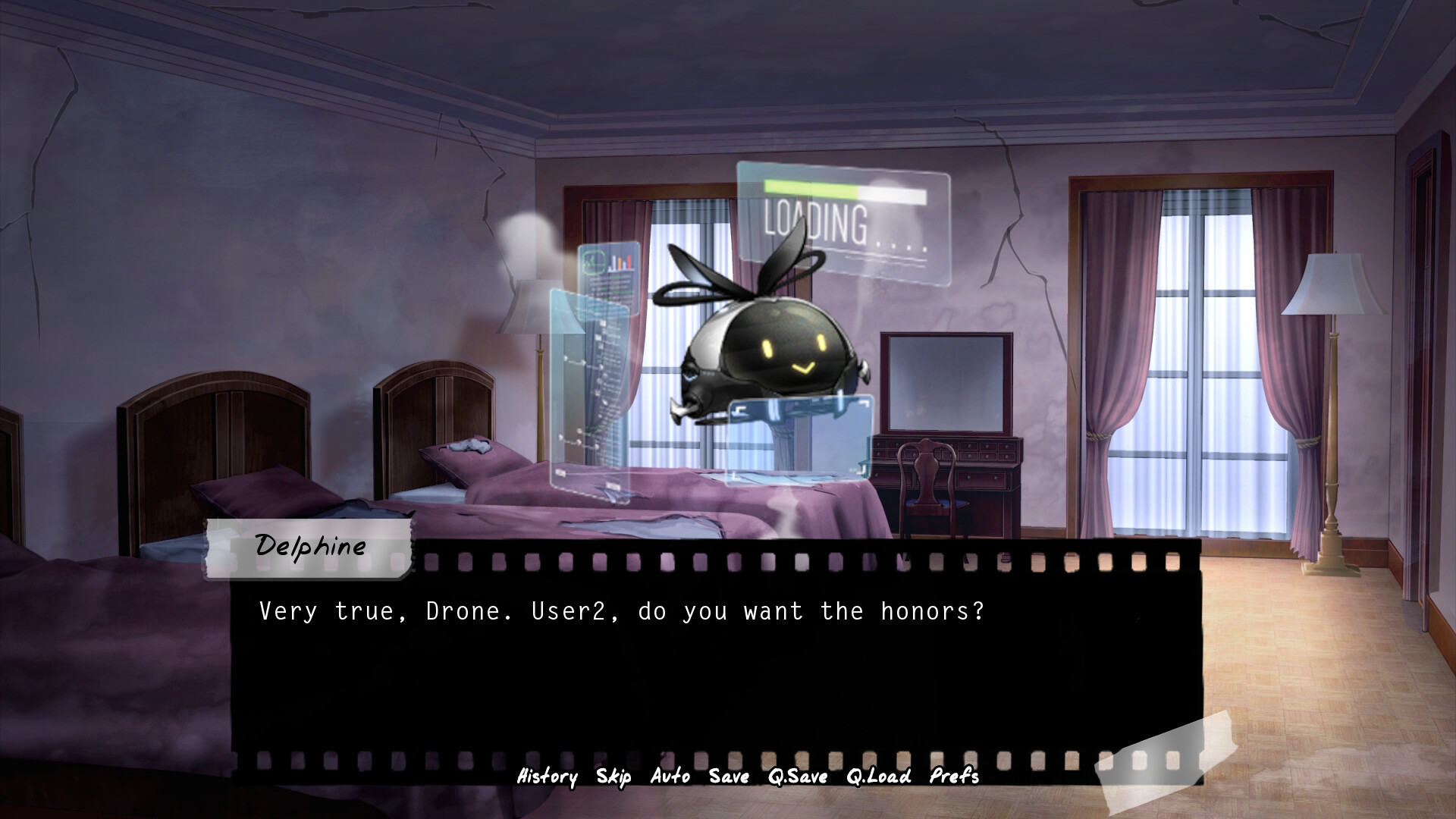Viewport: 1456px width, 819px height.
Task: Click the Delphine name plate
Action: pyautogui.click(x=311, y=544)
